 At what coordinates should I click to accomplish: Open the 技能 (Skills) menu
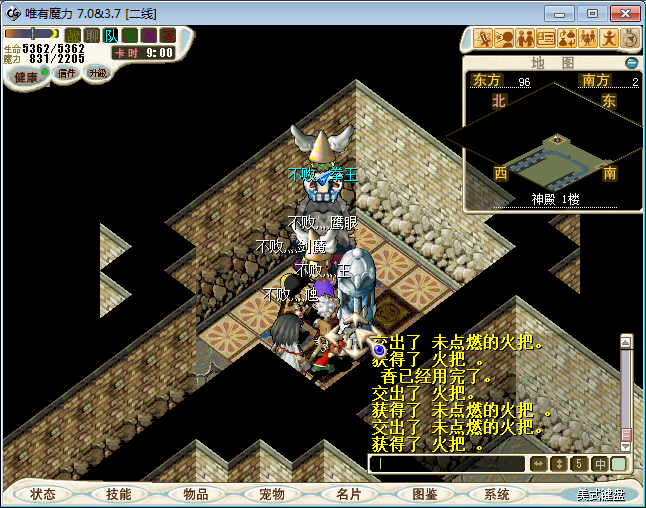[x=119, y=494]
